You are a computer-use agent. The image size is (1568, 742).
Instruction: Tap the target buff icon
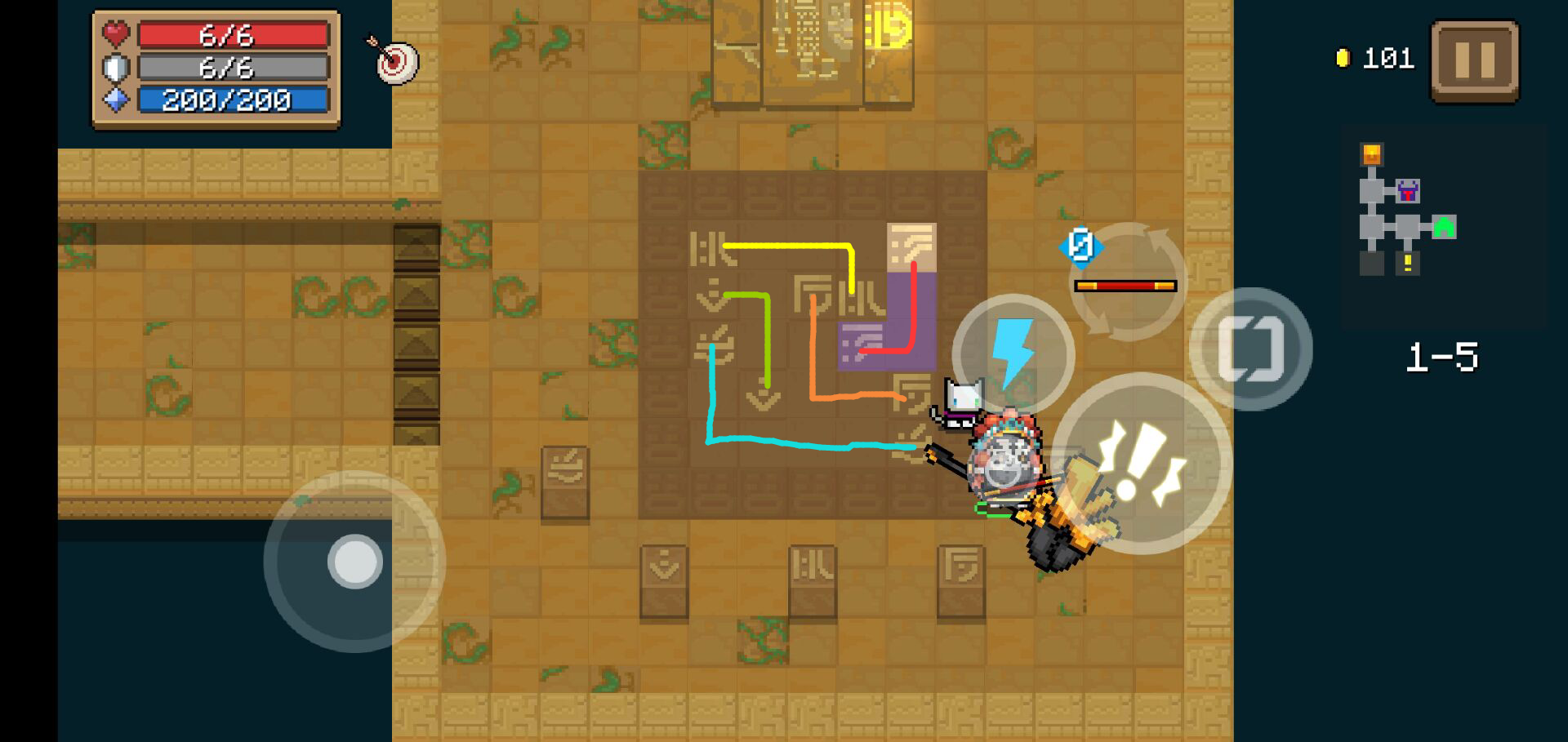(x=397, y=60)
